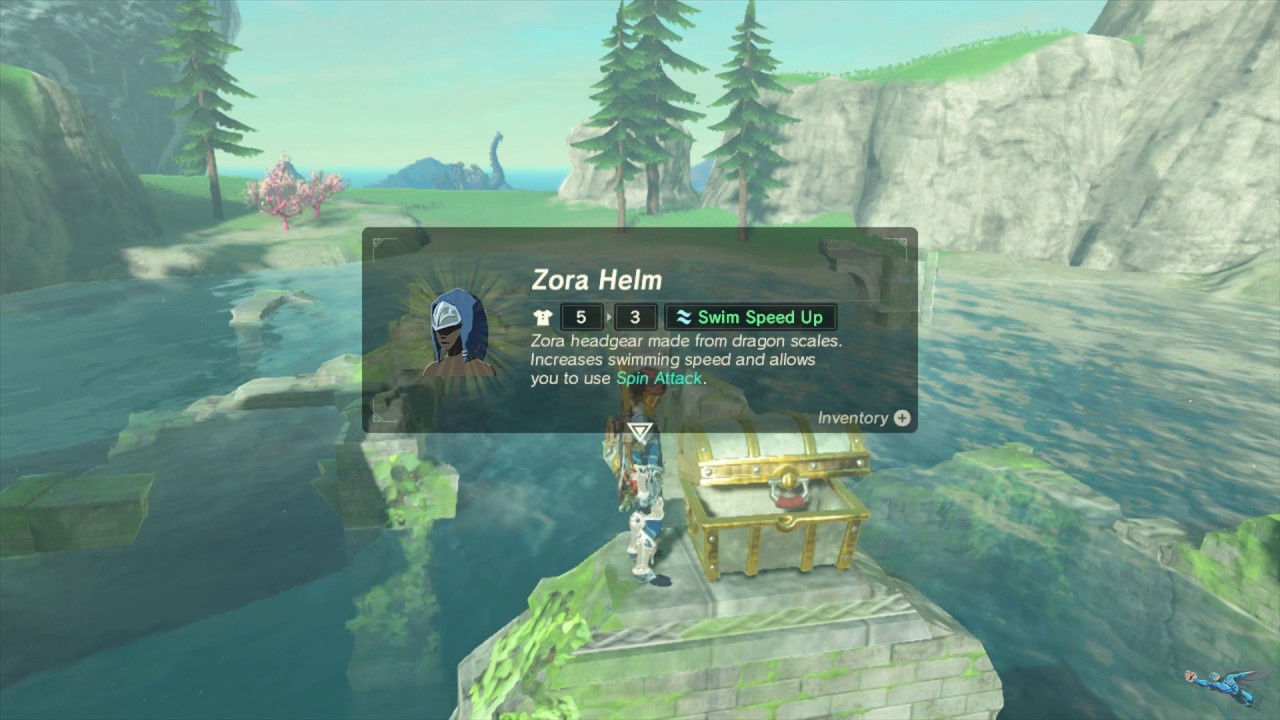Click the Inventory label text
Image resolution: width=1280 pixels, height=720 pixels.
tap(853, 417)
